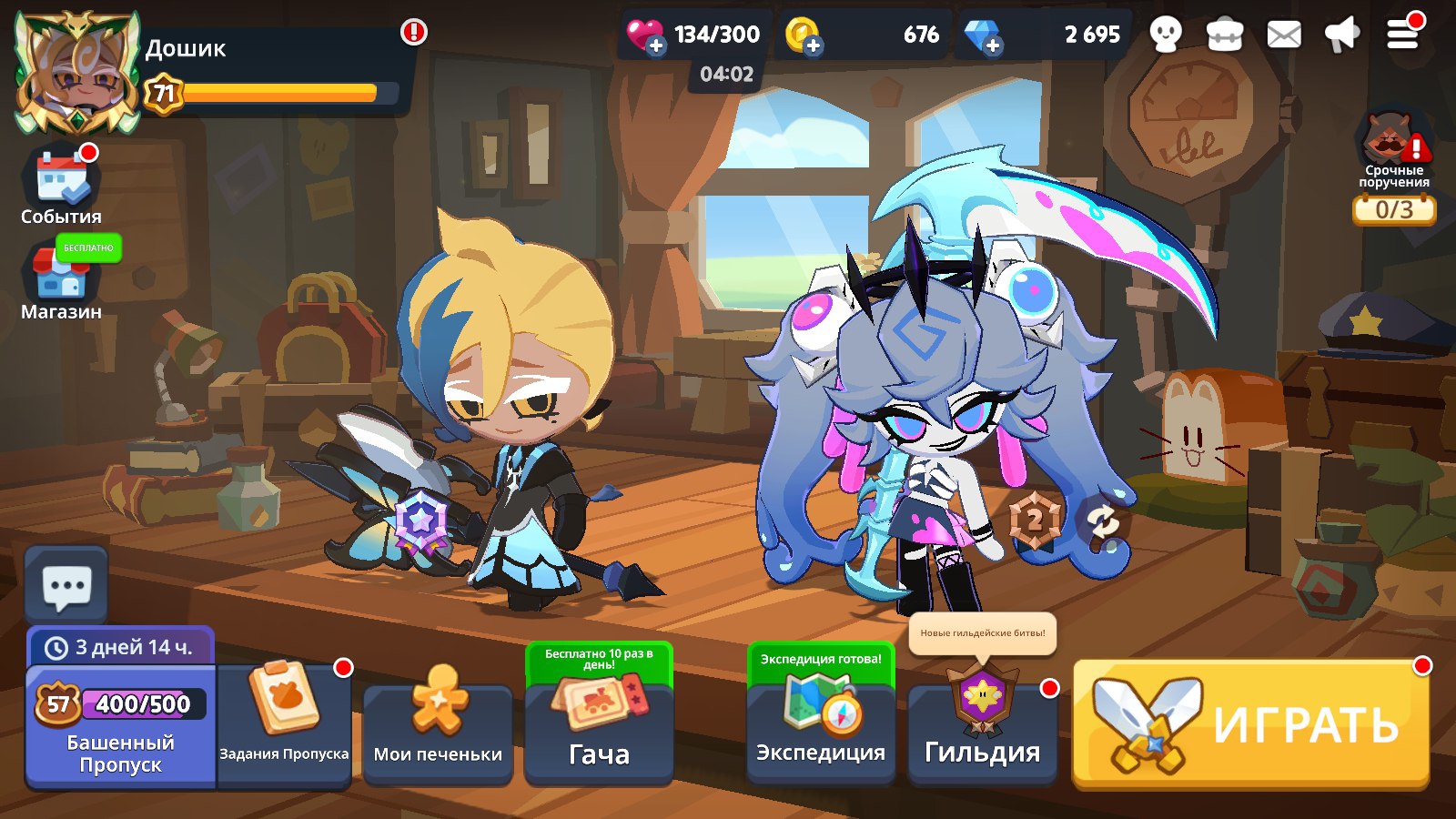The height and width of the screenshot is (819, 1456).
Task: Add gold coins with plus icon
Action: pos(813,45)
